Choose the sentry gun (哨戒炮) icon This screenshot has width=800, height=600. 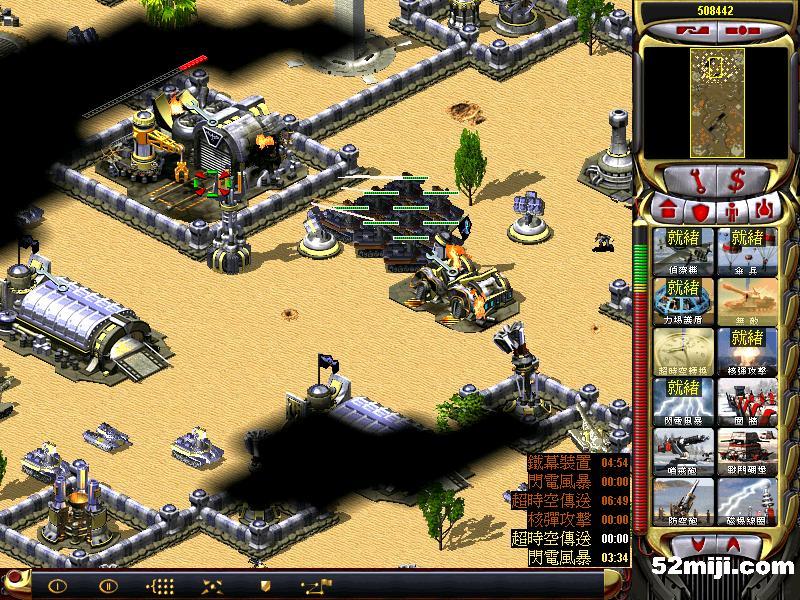point(685,451)
